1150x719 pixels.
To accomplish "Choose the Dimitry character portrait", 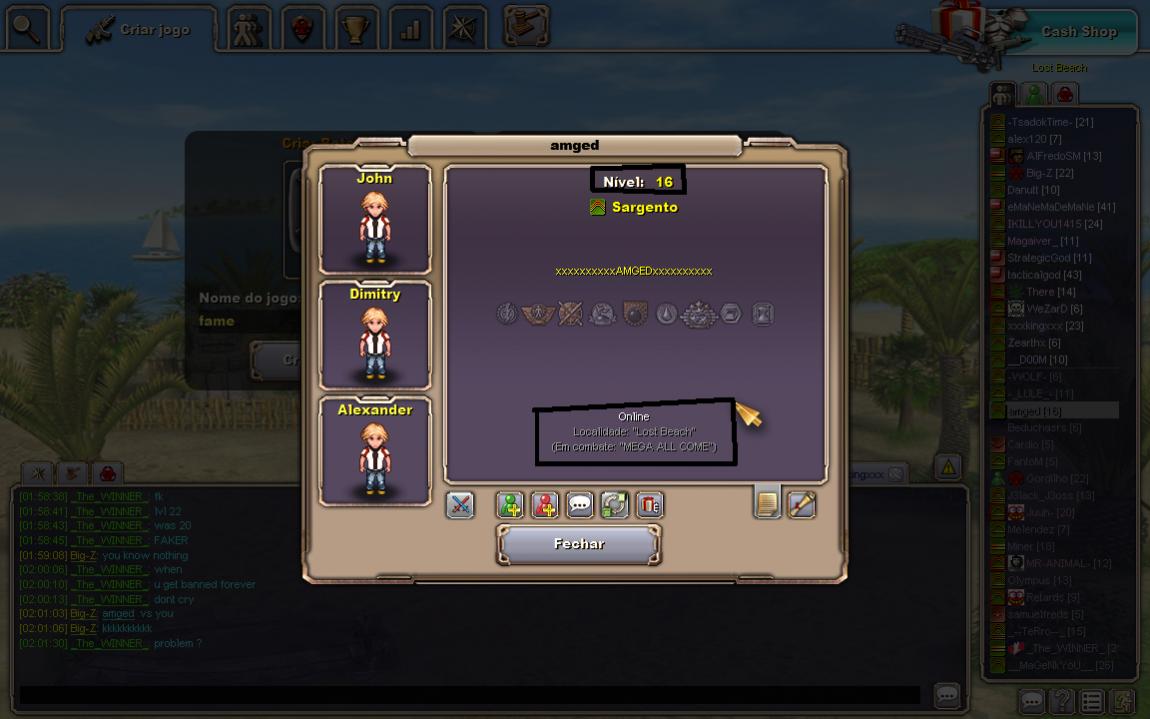I will point(375,336).
